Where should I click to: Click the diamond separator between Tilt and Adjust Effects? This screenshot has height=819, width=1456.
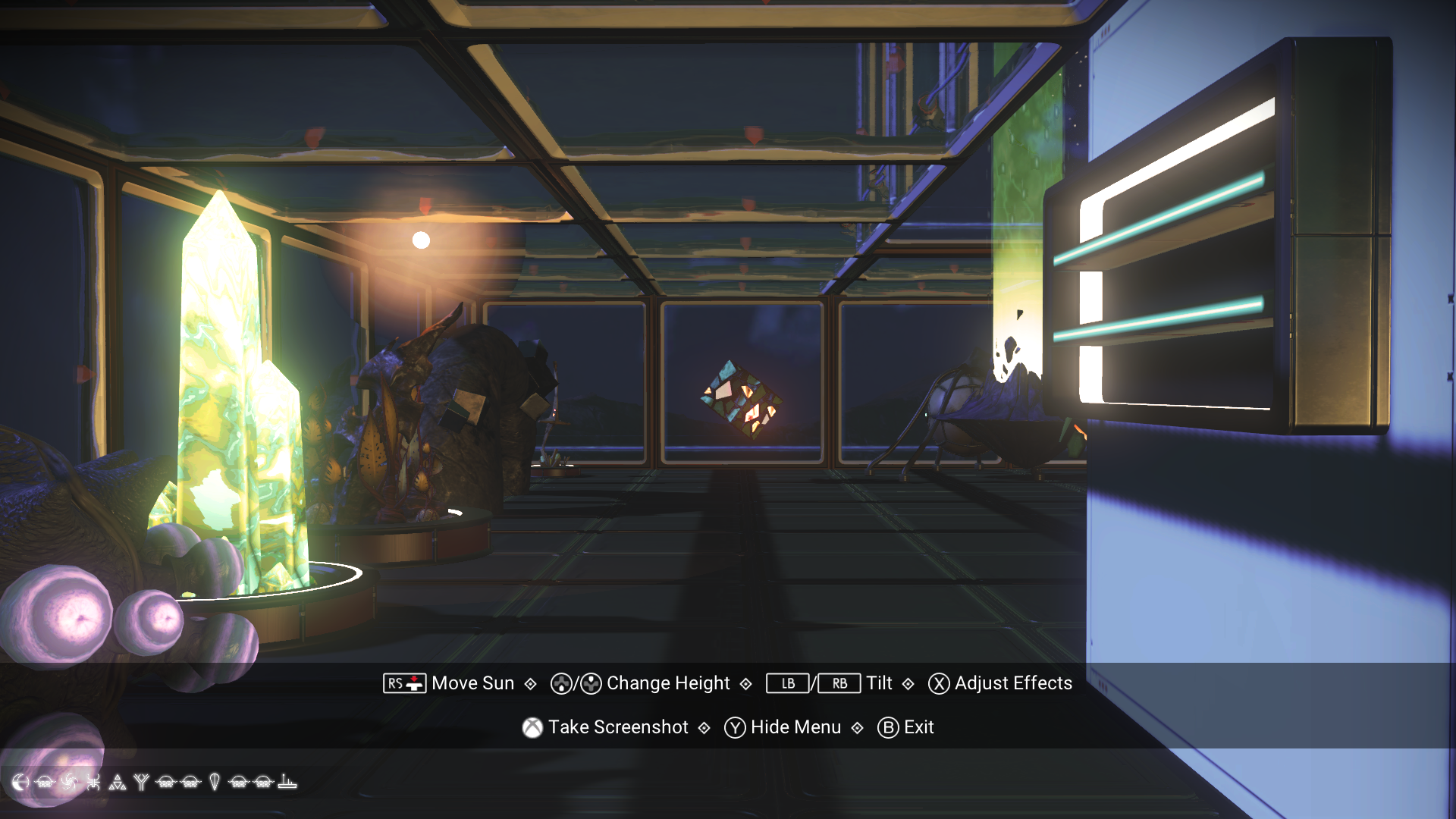907,683
